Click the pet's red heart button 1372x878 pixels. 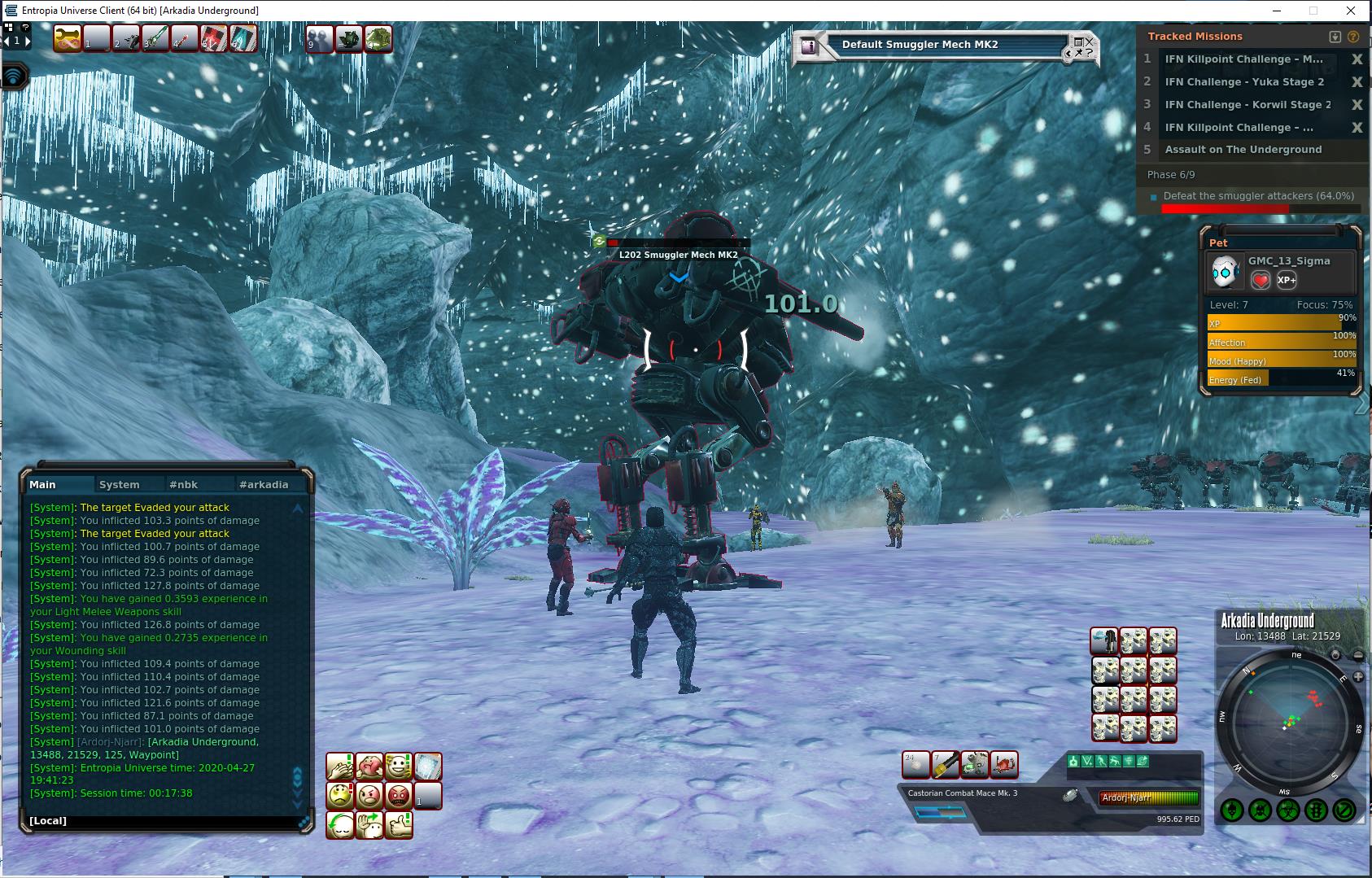tap(1261, 280)
